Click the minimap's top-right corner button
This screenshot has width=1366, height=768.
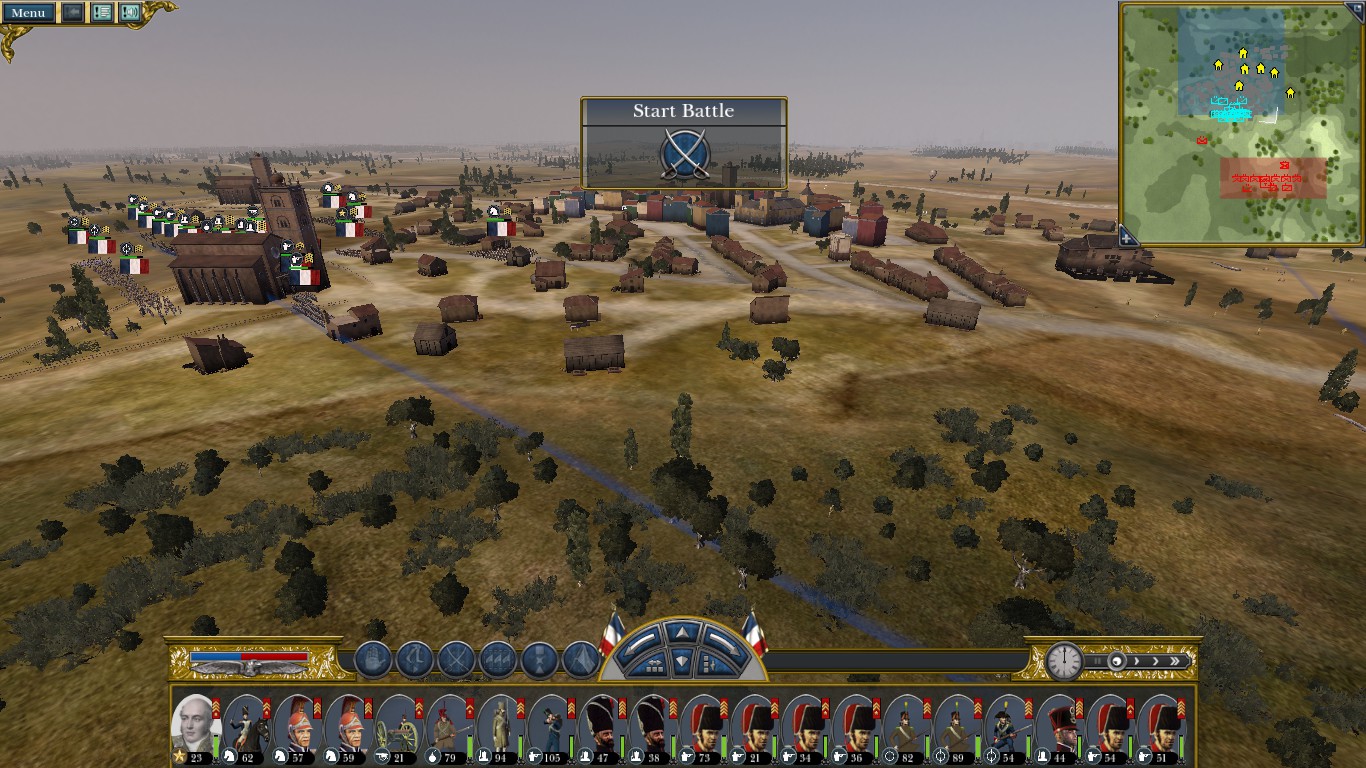tap(1355, 8)
